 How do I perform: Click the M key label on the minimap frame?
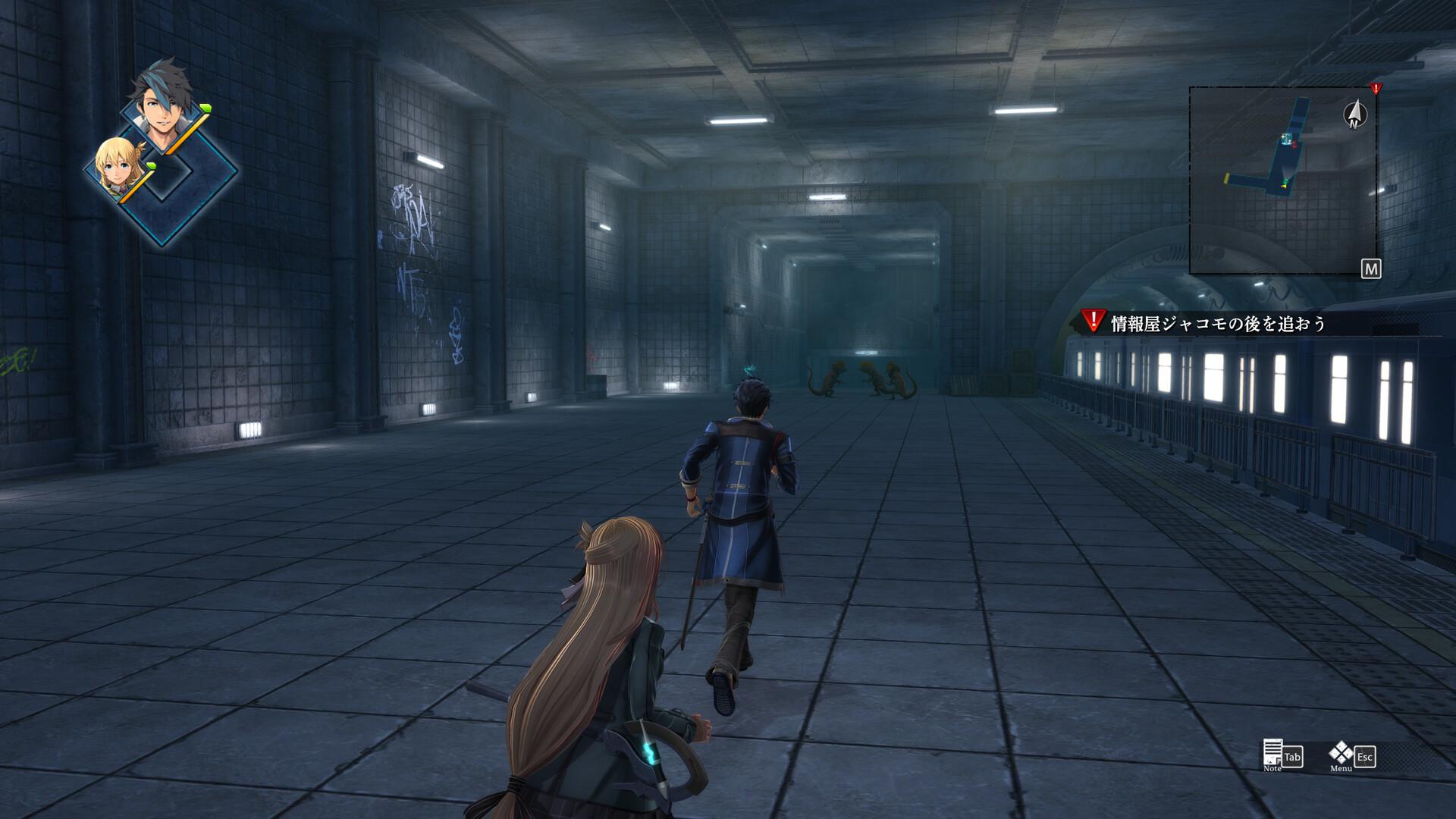point(1371,268)
